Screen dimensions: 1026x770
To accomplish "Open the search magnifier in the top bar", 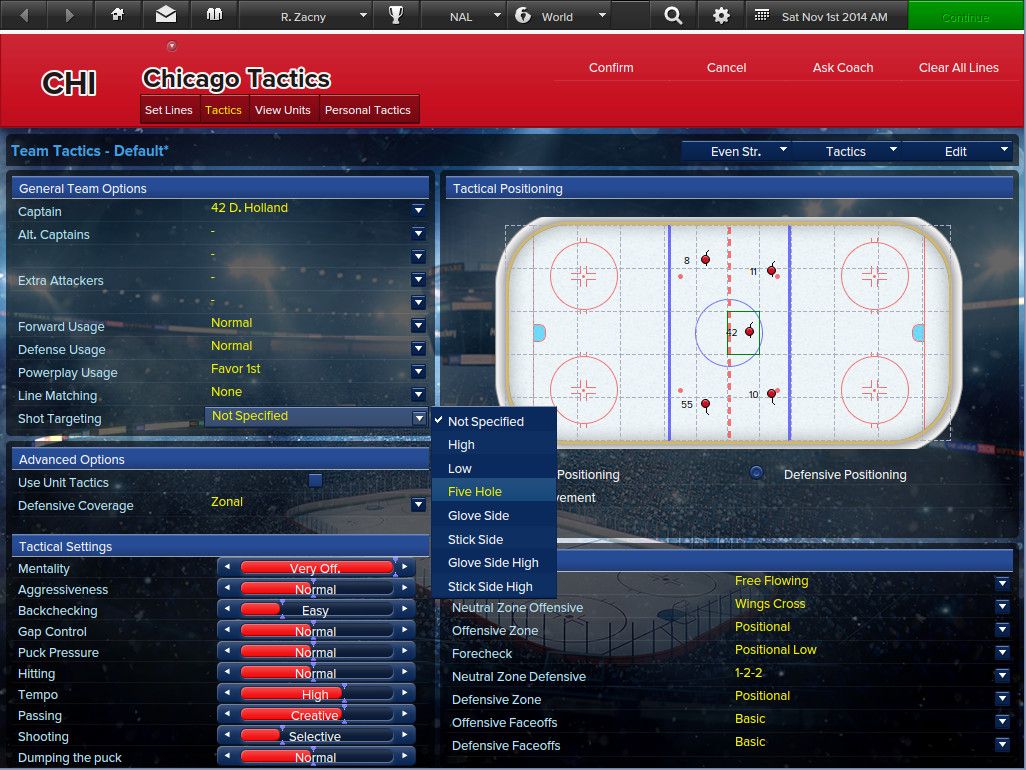I will [673, 16].
